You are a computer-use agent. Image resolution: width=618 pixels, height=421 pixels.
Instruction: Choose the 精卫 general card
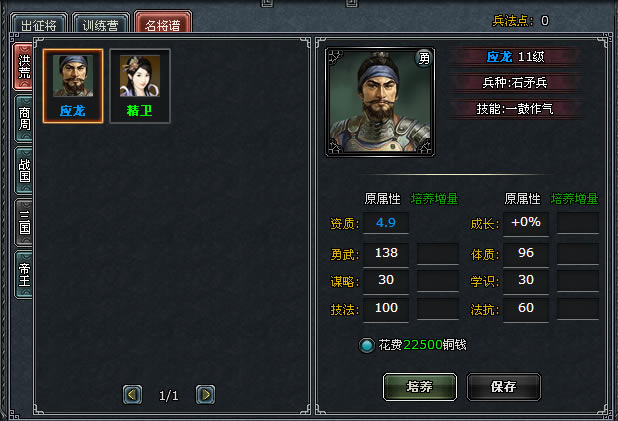140,86
